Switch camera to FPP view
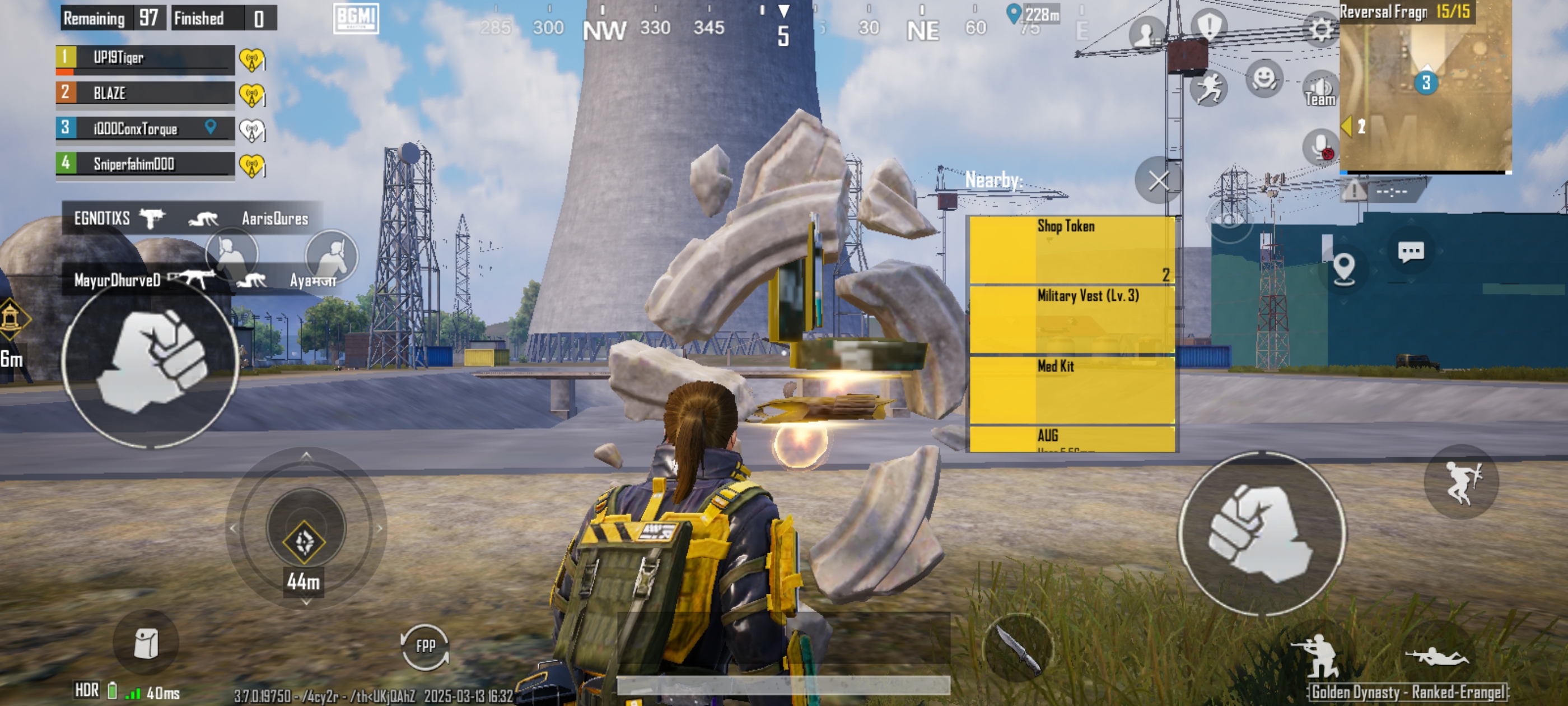Viewport: 1568px width, 706px height. 425,646
